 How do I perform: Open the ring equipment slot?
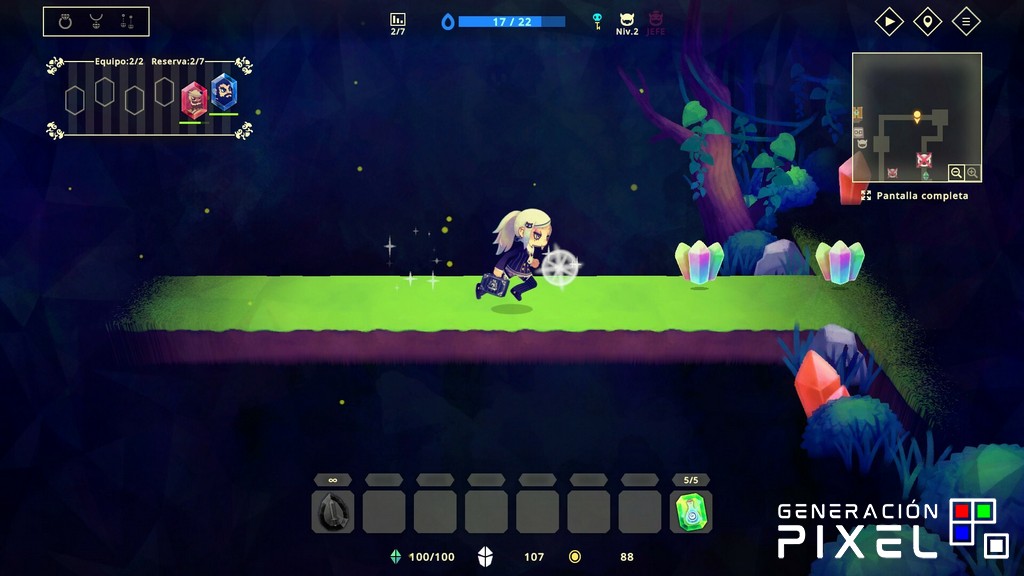click(x=66, y=21)
